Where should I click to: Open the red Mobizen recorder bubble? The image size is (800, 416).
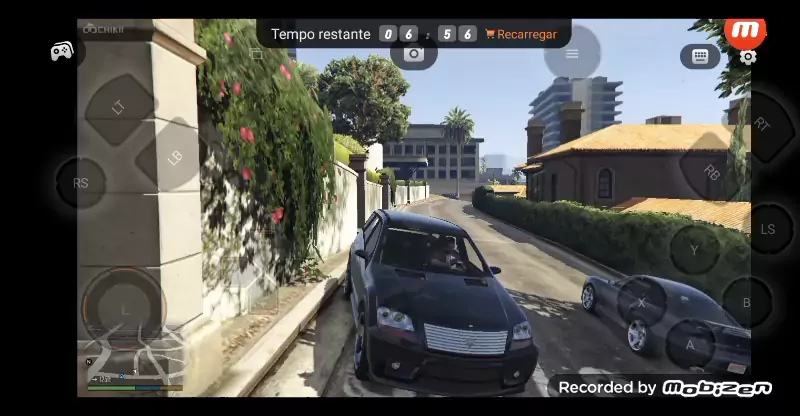click(x=744, y=31)
